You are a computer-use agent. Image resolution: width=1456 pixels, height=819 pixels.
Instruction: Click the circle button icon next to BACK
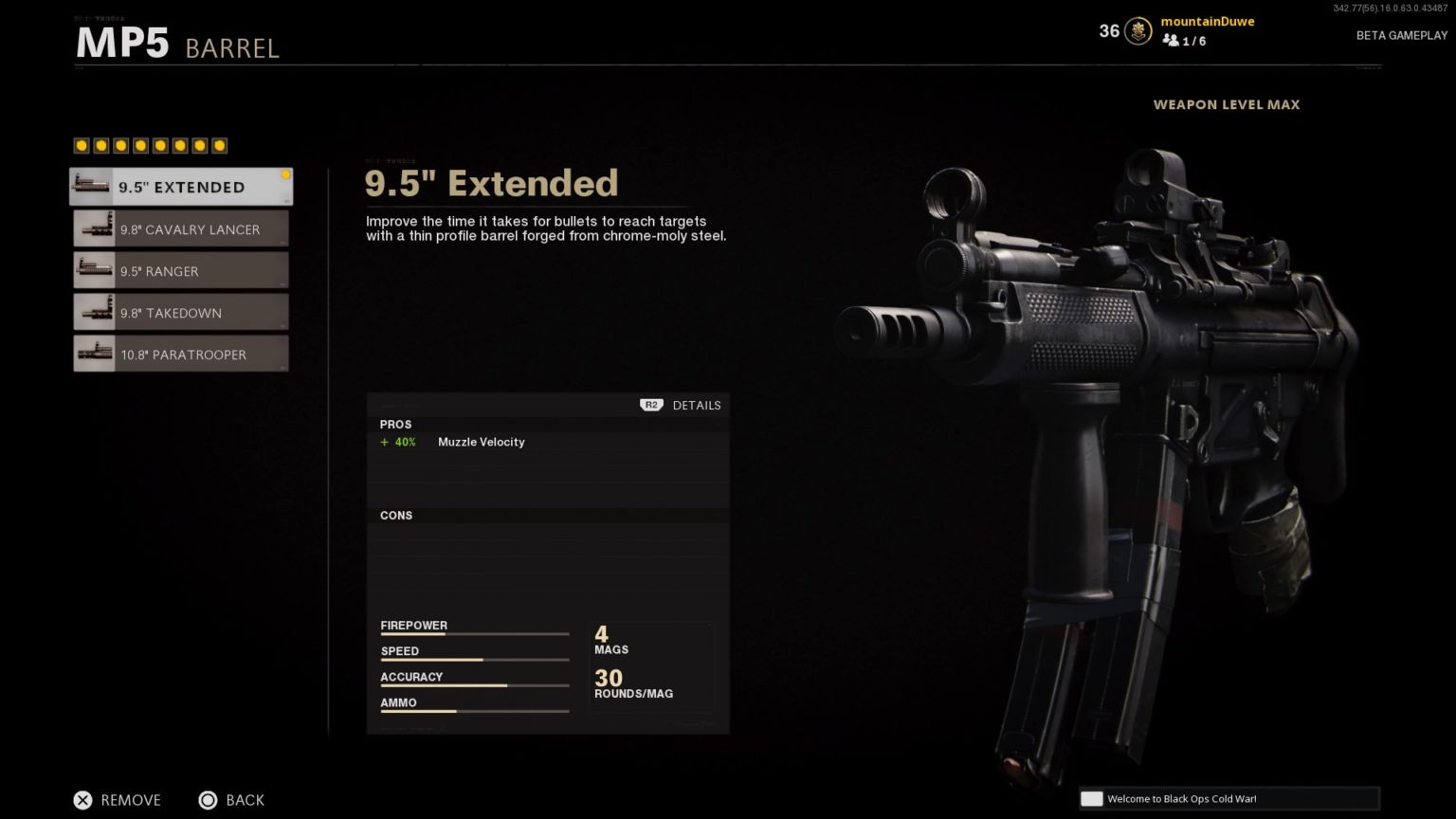point(209,800)
